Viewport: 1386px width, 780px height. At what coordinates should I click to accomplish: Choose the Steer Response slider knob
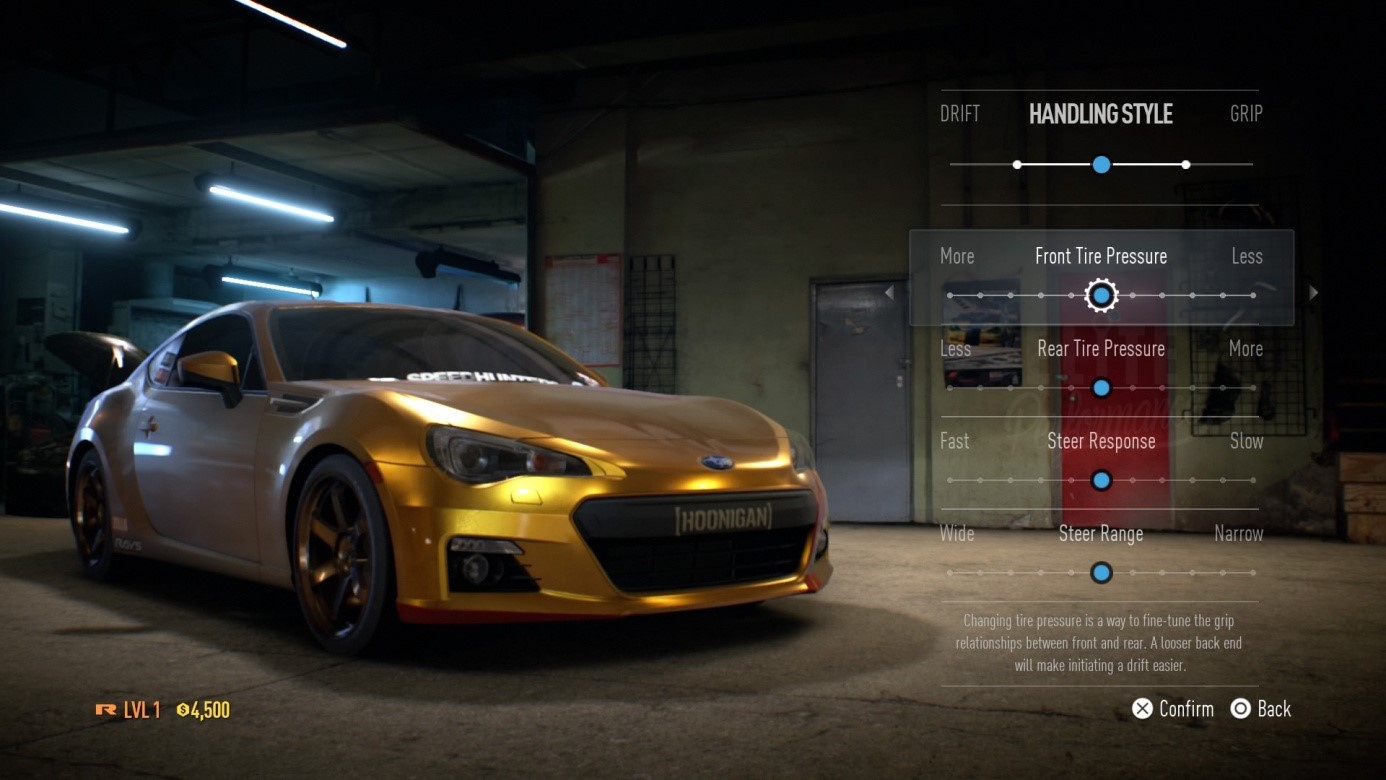coord(1101,481)
